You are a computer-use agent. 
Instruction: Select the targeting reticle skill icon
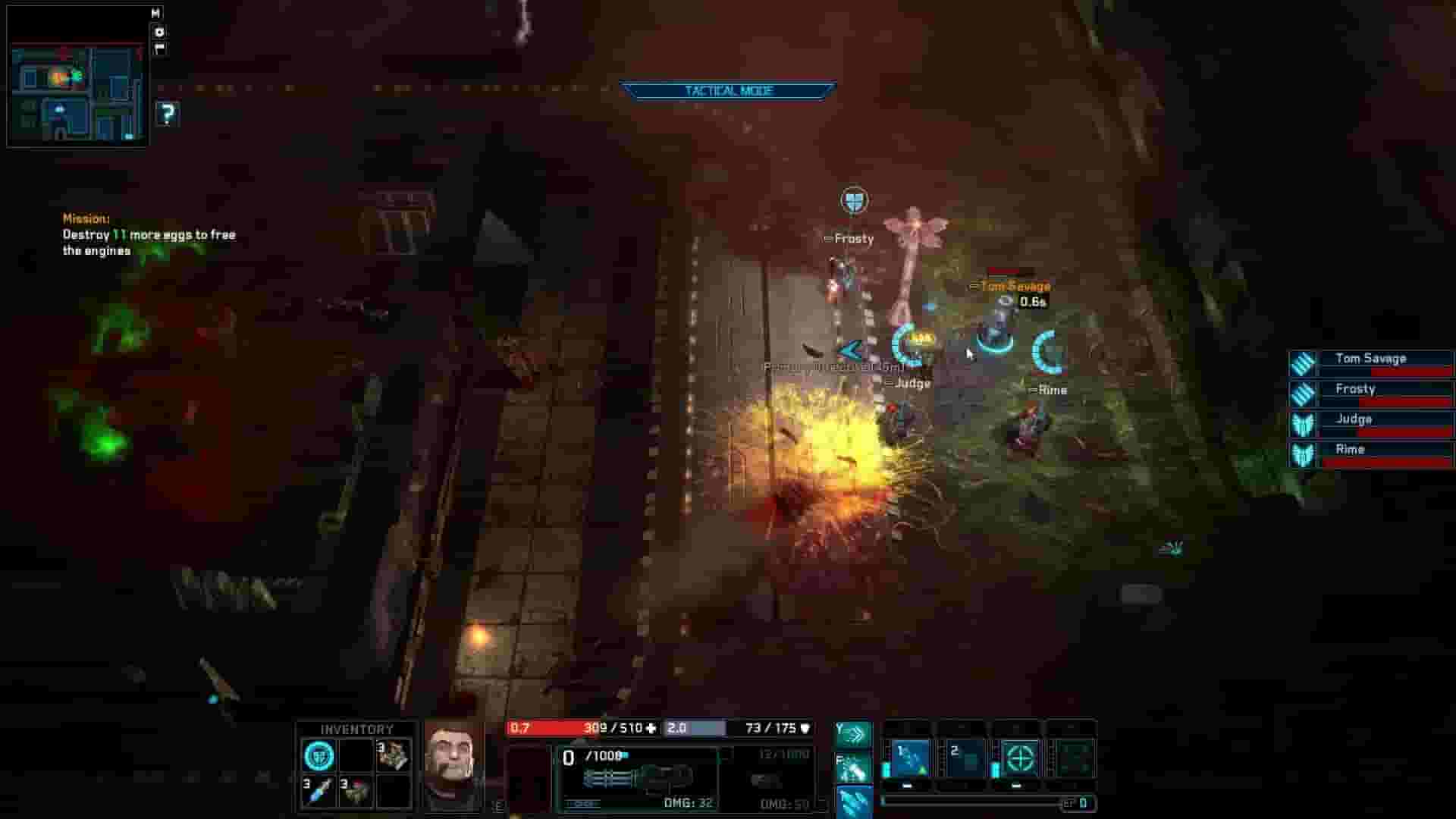click(1023, 758)
